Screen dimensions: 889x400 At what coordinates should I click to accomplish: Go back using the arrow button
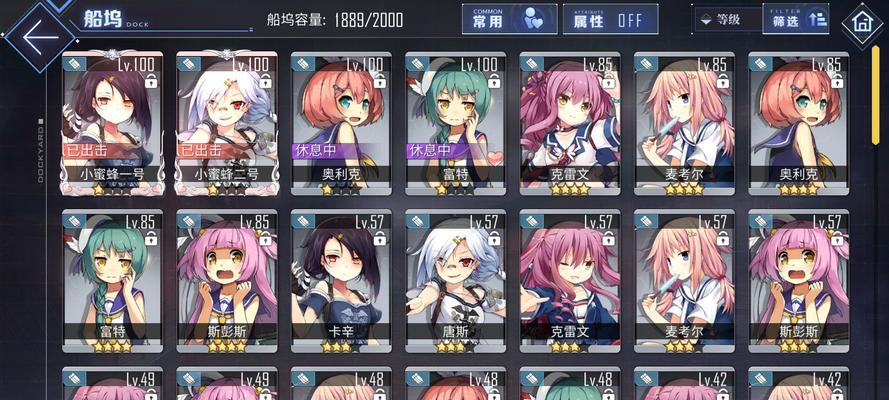40,38
